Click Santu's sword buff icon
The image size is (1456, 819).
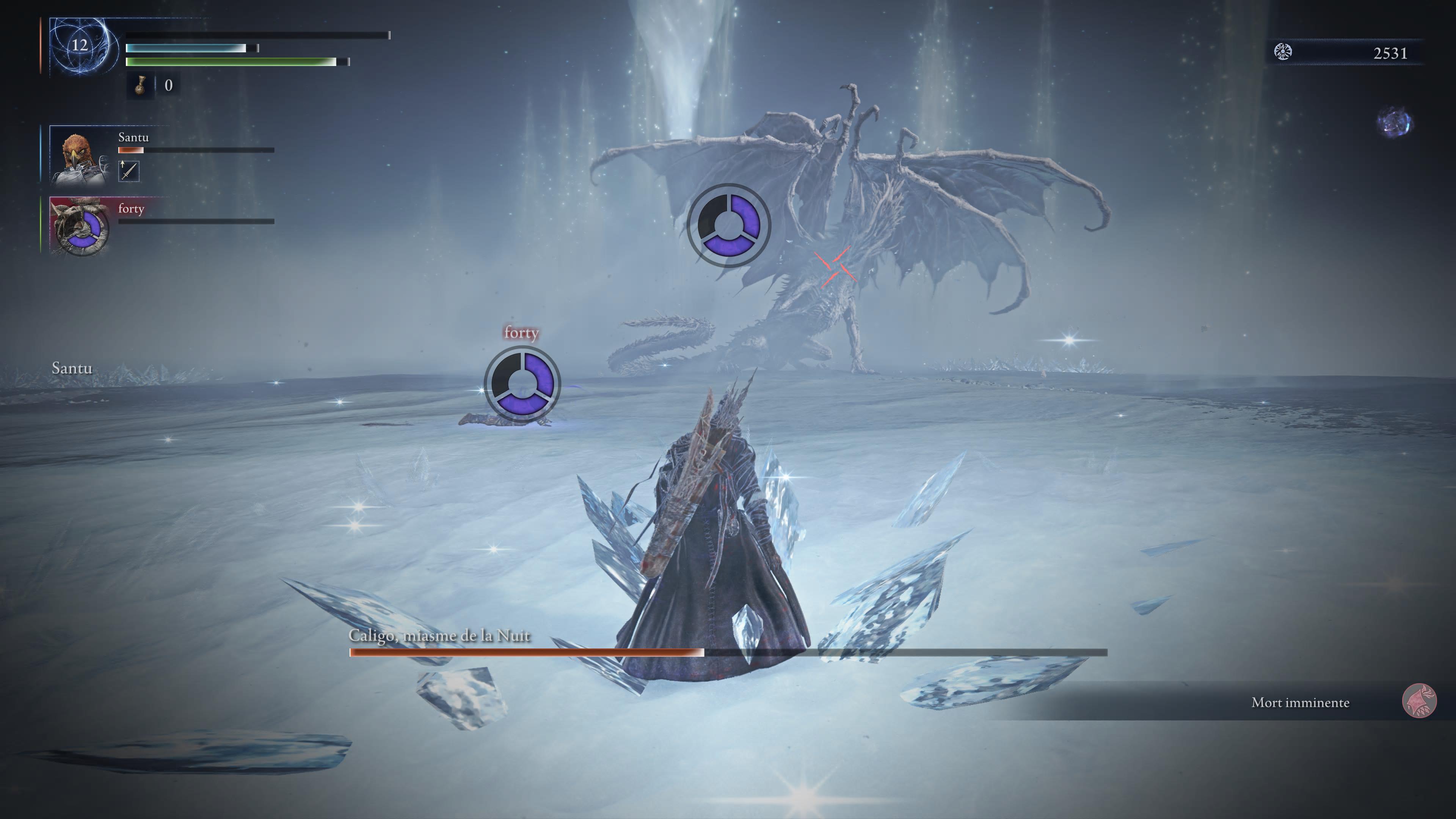click(129, 171)
